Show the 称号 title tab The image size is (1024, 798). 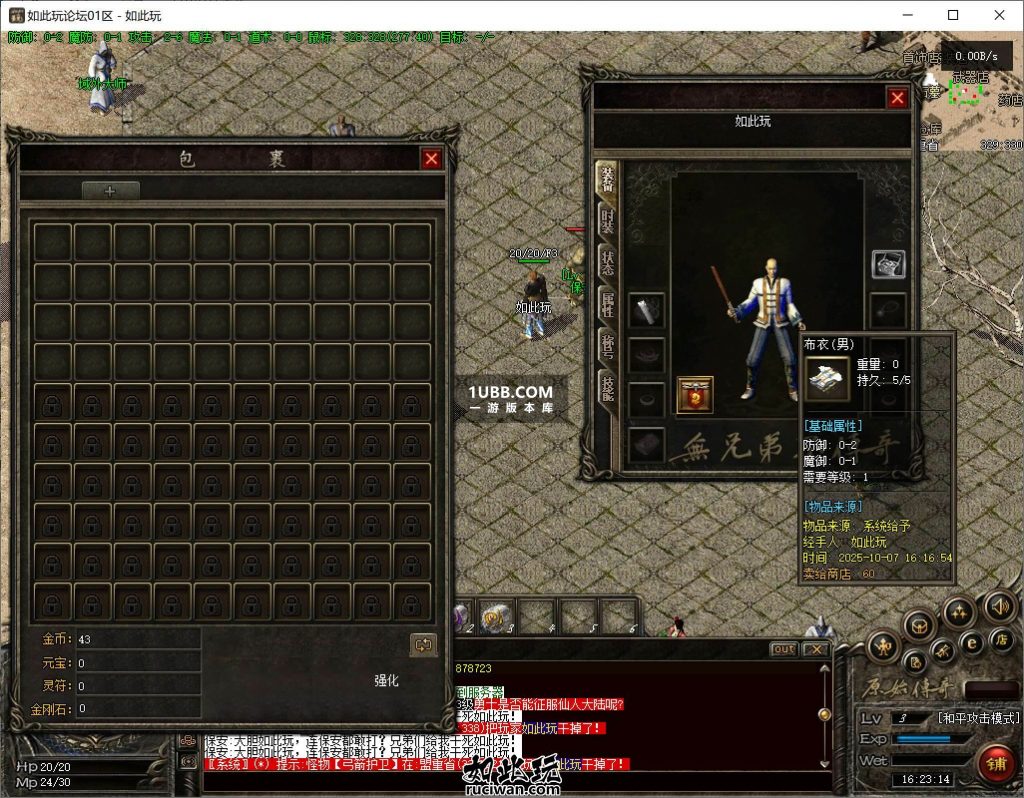(x=606, y=346)
